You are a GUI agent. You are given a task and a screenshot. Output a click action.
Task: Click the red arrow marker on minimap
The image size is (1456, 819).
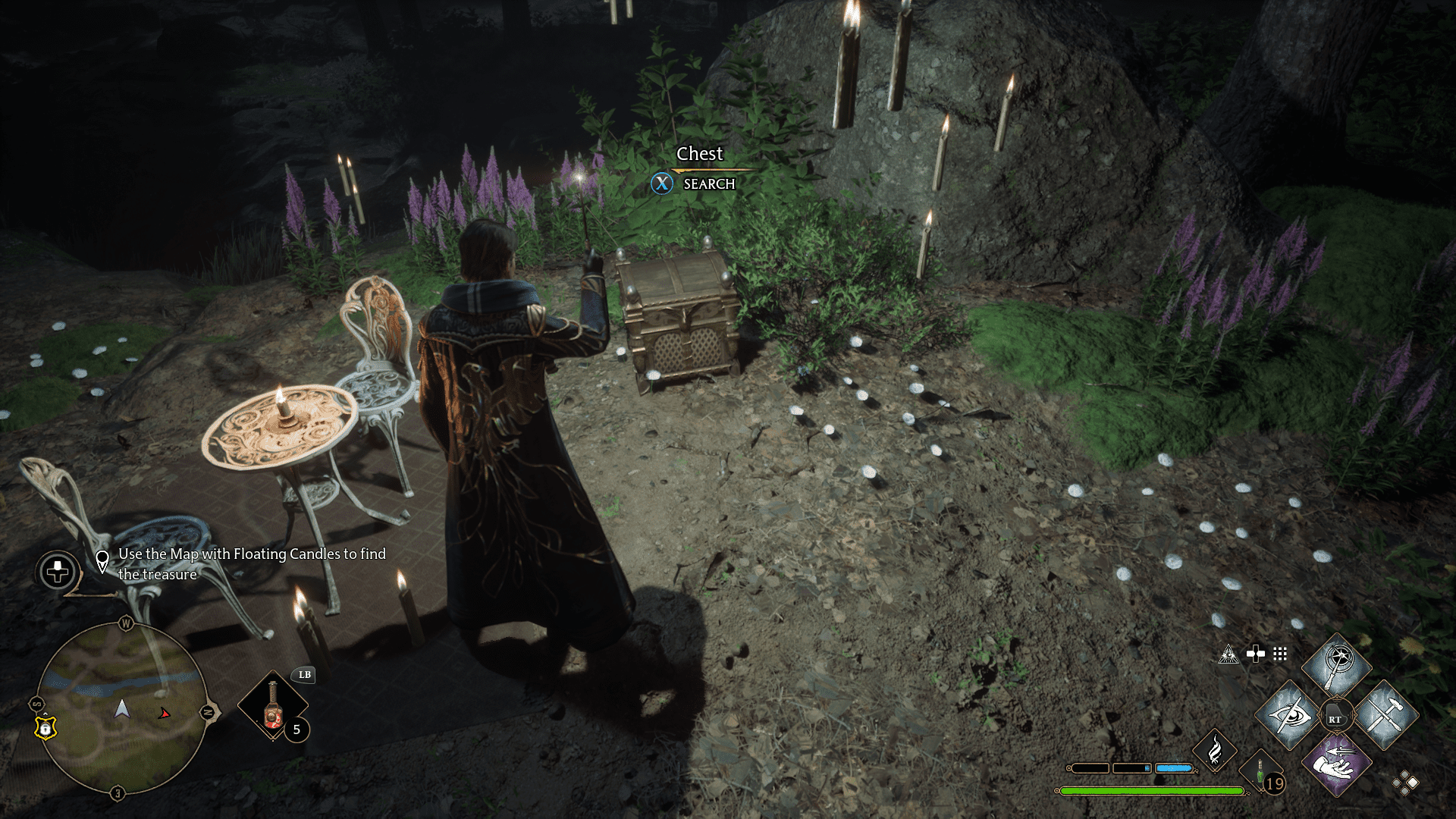(x=164, y=714)
